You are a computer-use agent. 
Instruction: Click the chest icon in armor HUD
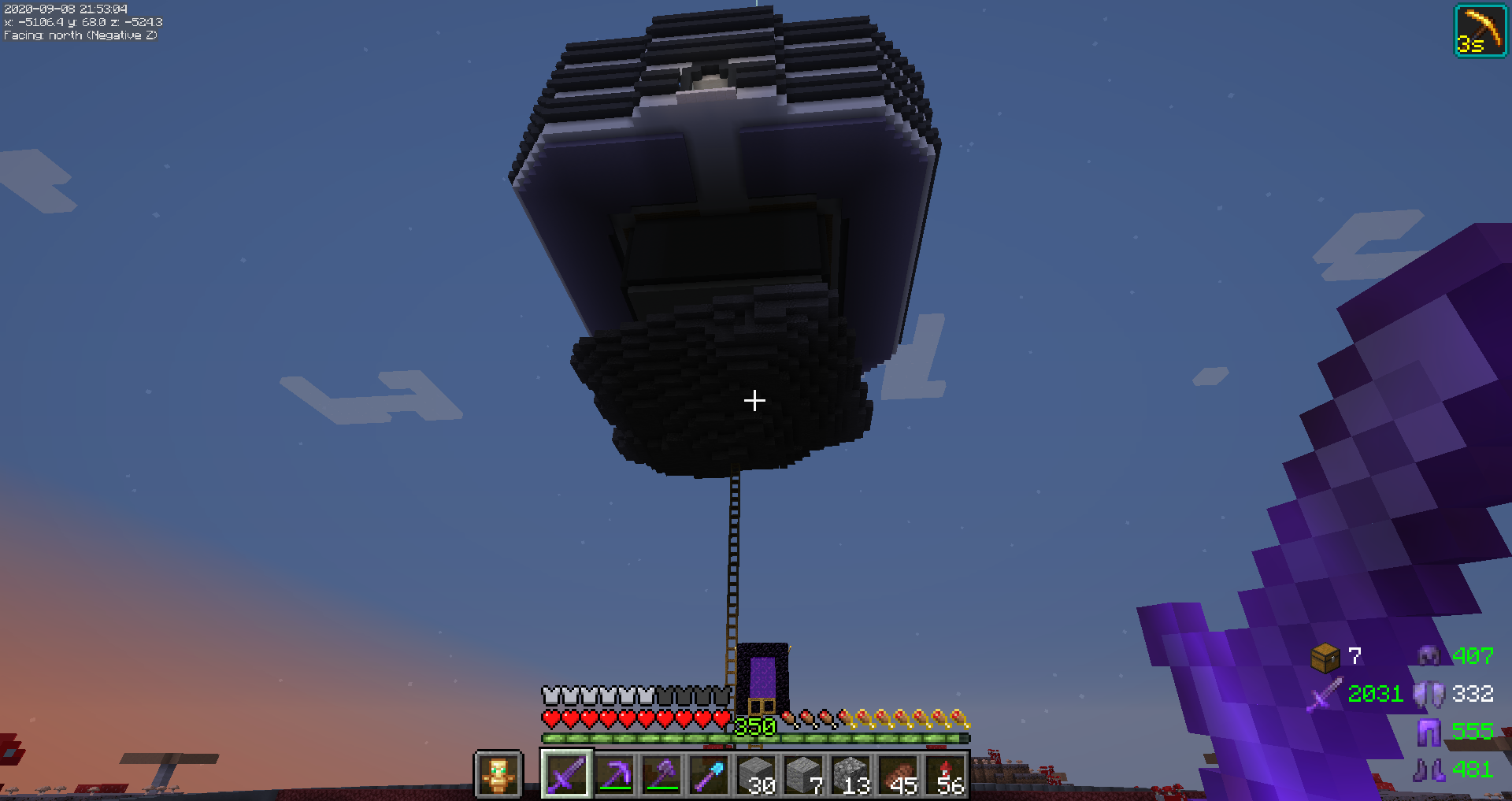click(1325, 657)
